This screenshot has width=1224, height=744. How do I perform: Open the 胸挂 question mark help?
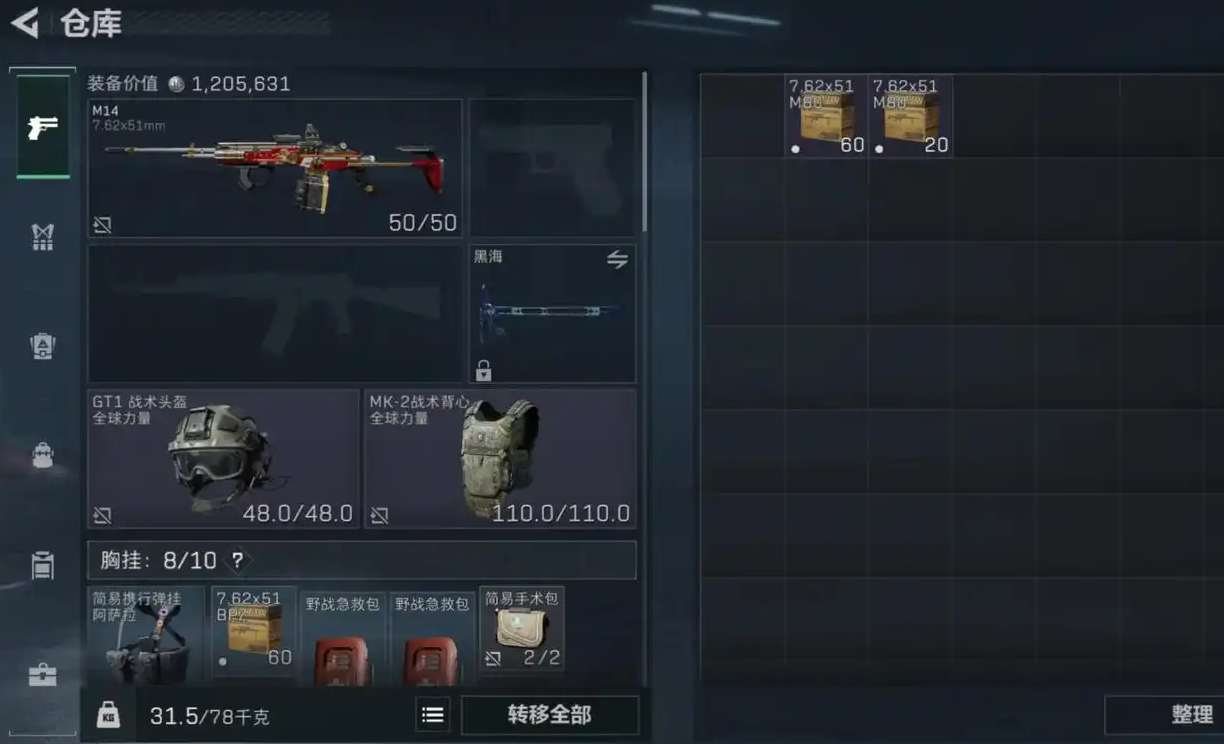pyautogui.click(x=237, y=560)
